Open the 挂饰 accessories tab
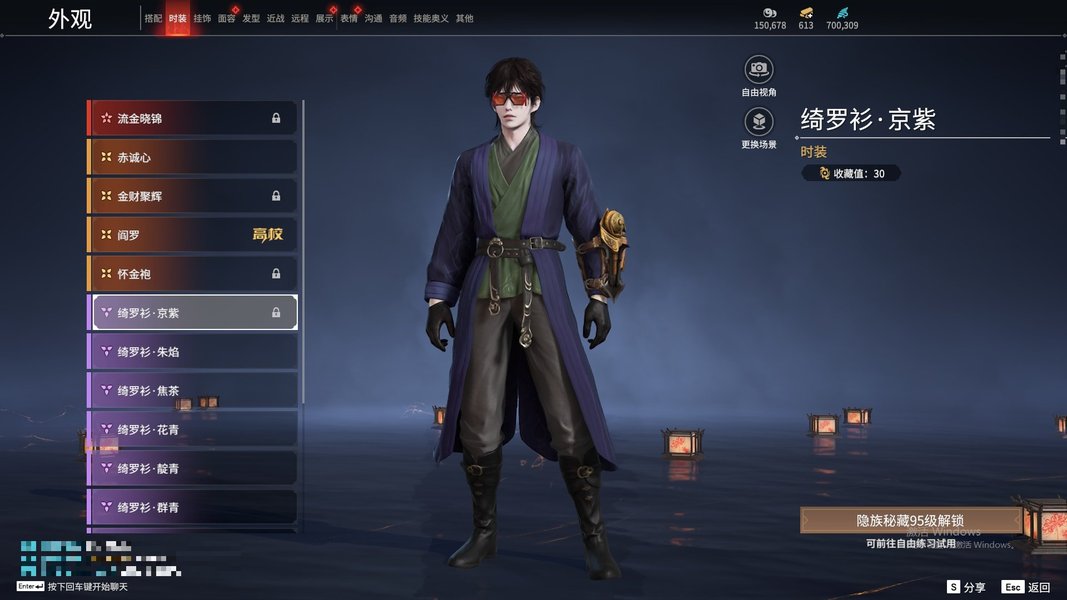Viewport: 1067px width, 600px height. point(202,19)
